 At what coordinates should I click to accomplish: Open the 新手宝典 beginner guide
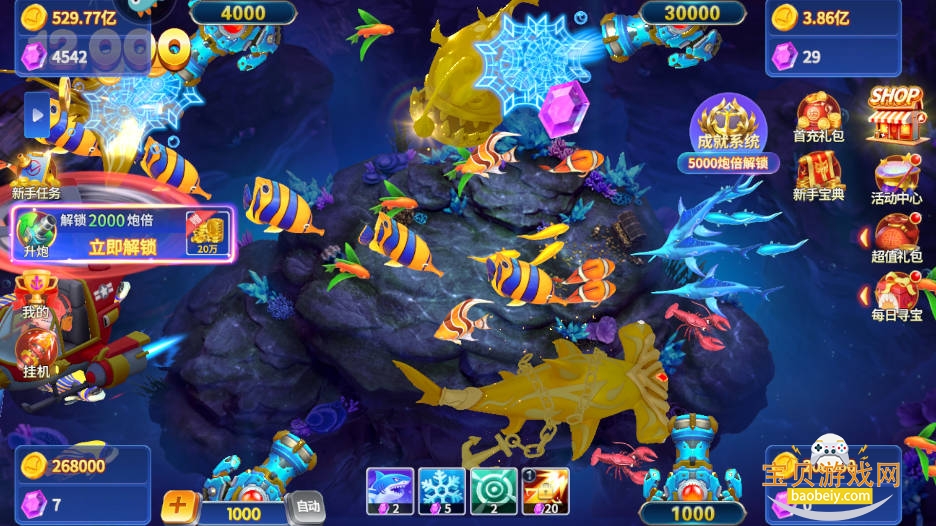pos(818,176)
